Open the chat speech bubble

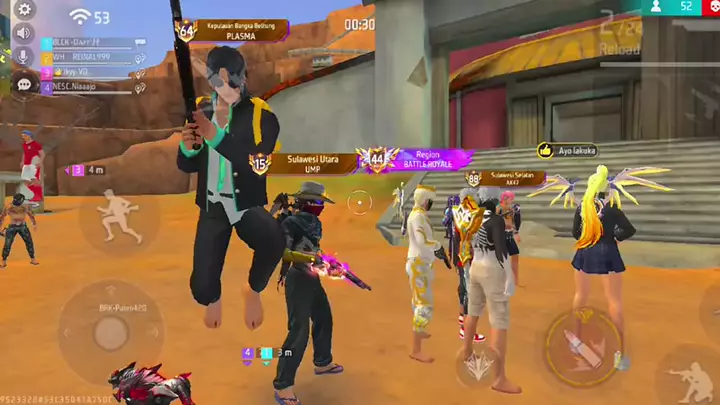24,84
